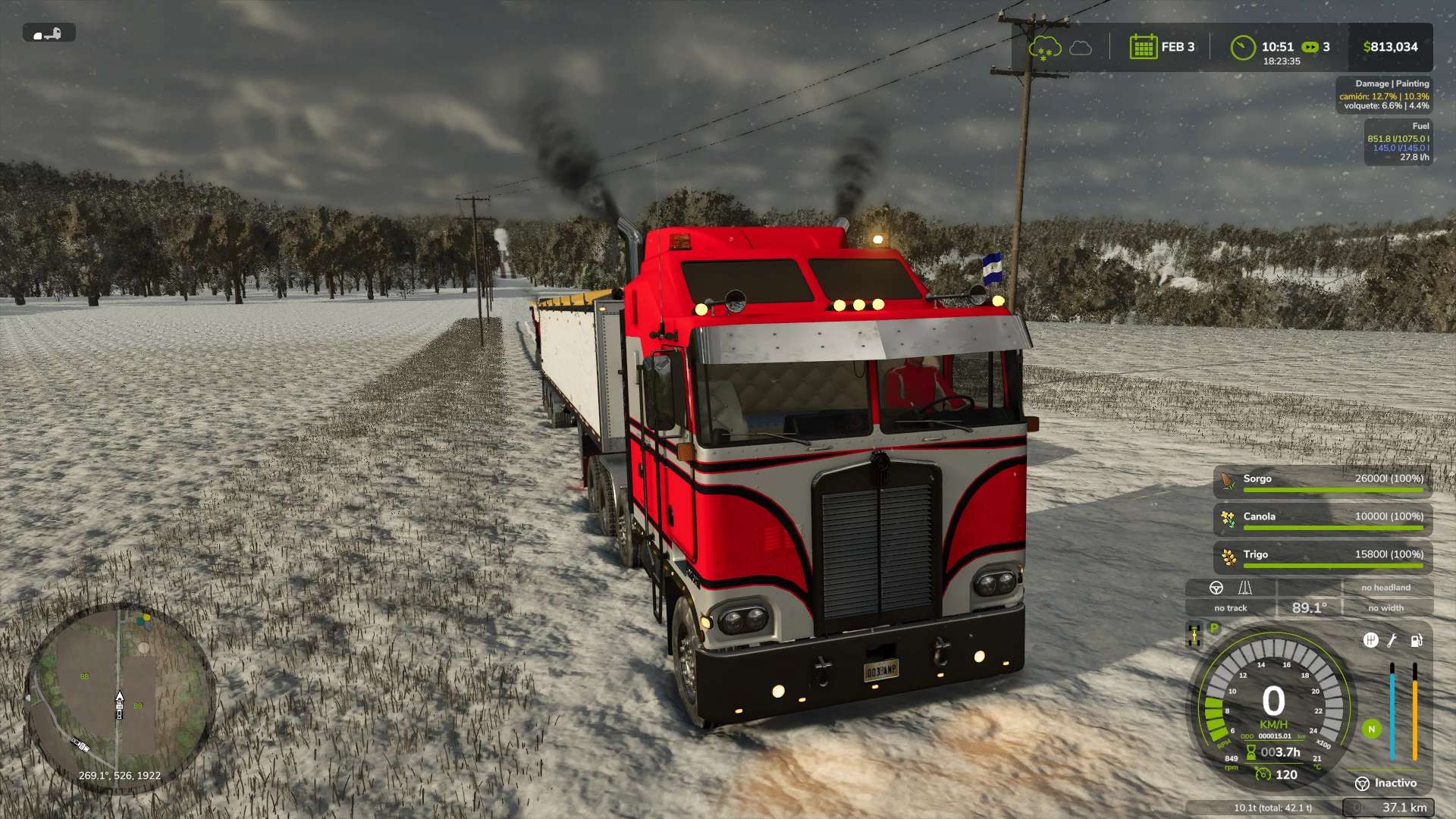Open the green calendar icon
Screen dimensions: 1456x819
pyautogui.click(x=1143, y=47)
